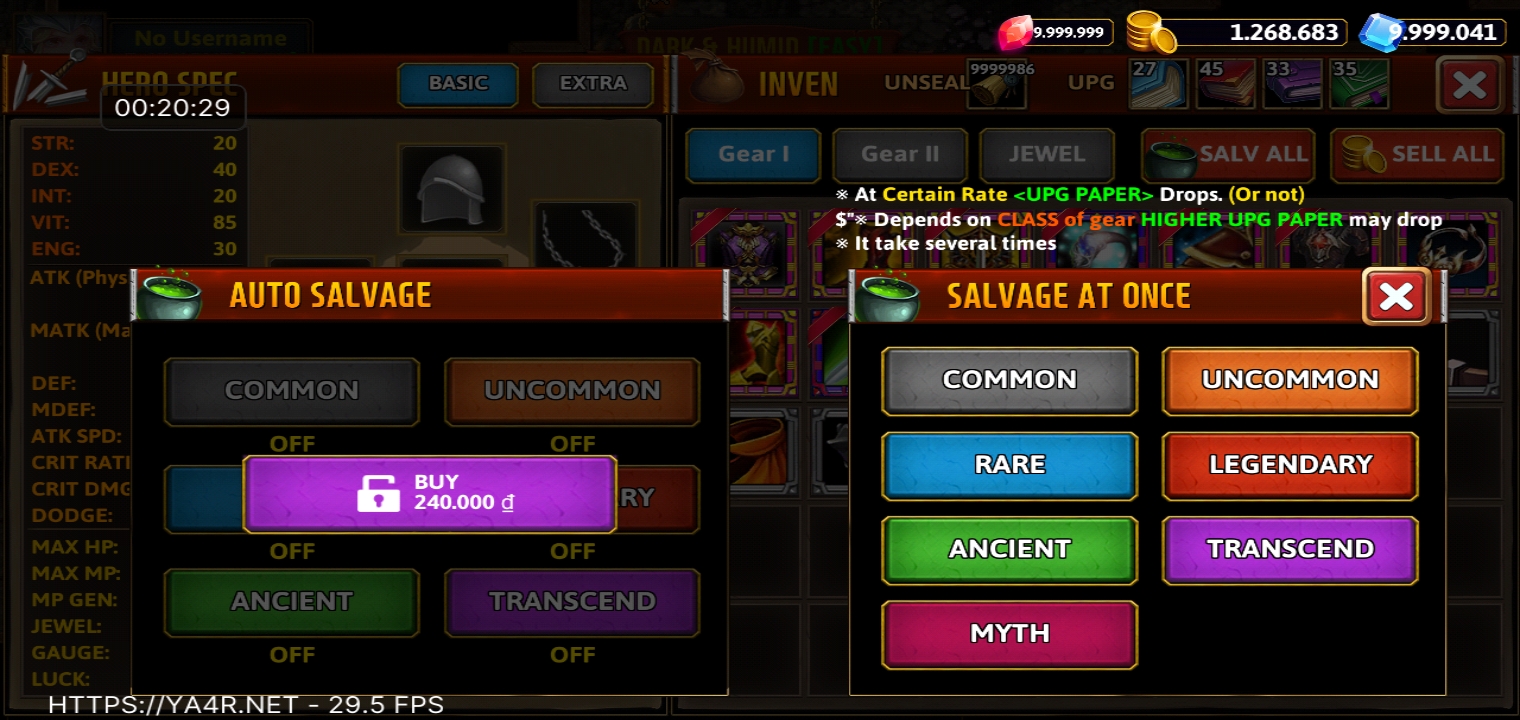Close the Salvage At Once window
The width and height of the screenshot is (1520, 720).
click(1396, 296)
